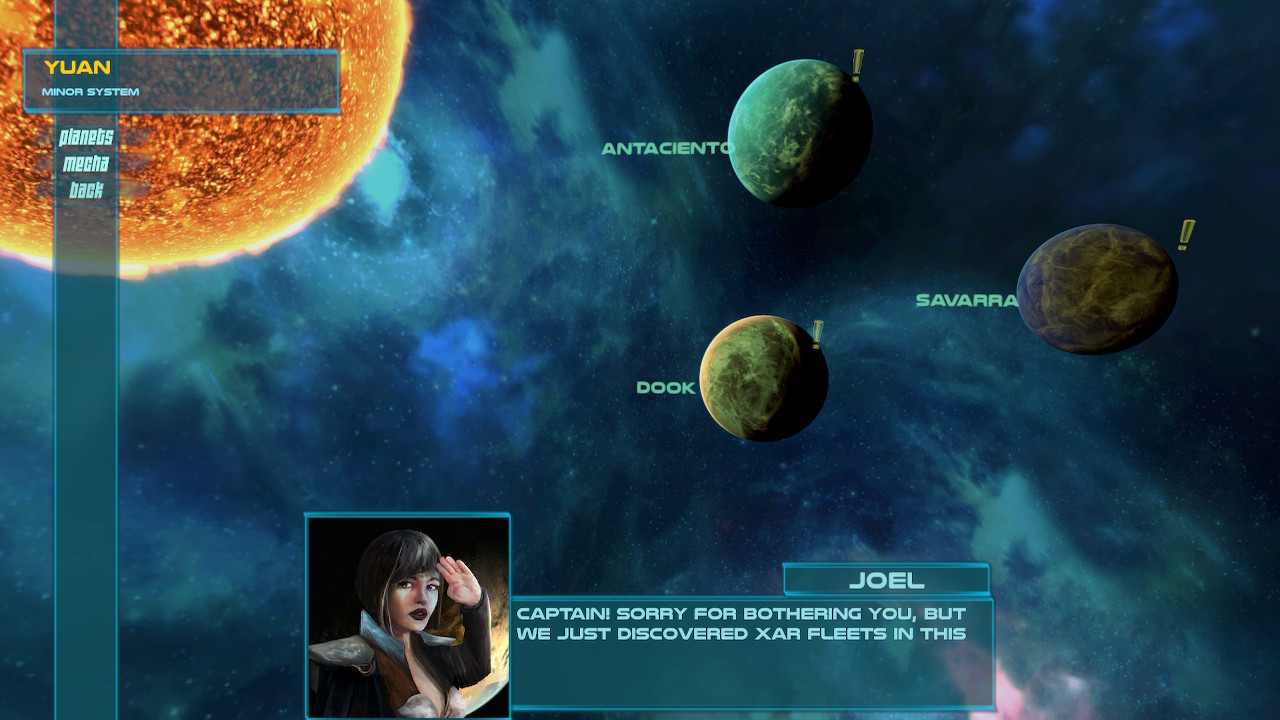Click the ANTACIENTO name label

pos(668,149)
